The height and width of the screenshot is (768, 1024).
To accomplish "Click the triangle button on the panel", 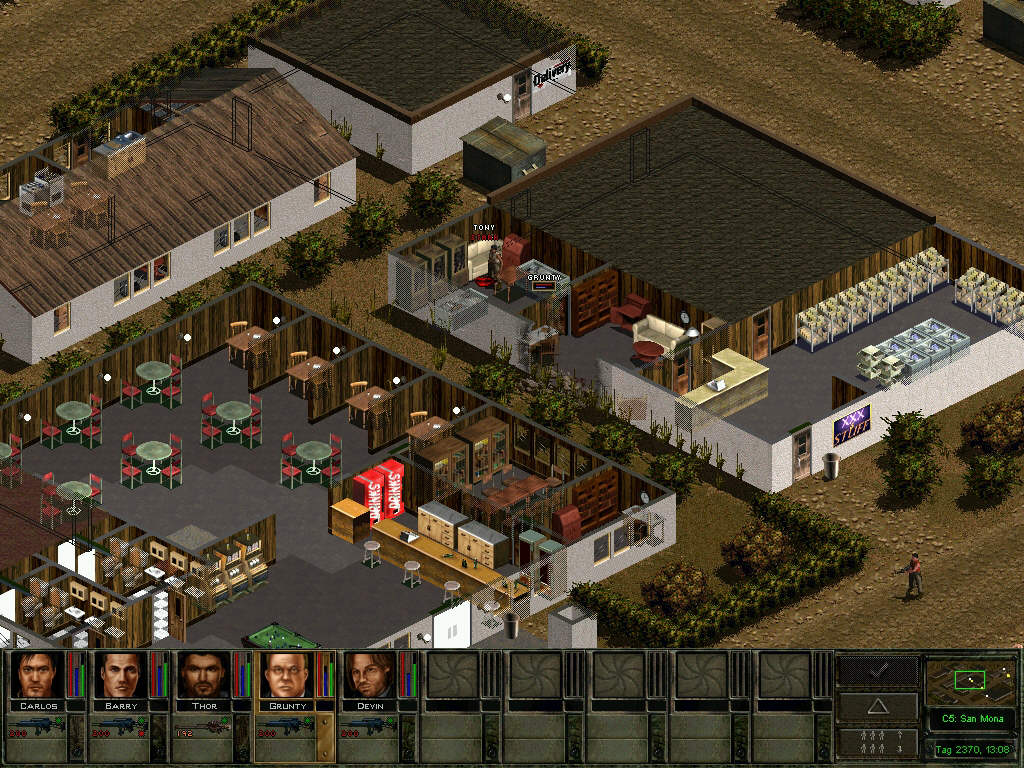I will click(877, 706).
